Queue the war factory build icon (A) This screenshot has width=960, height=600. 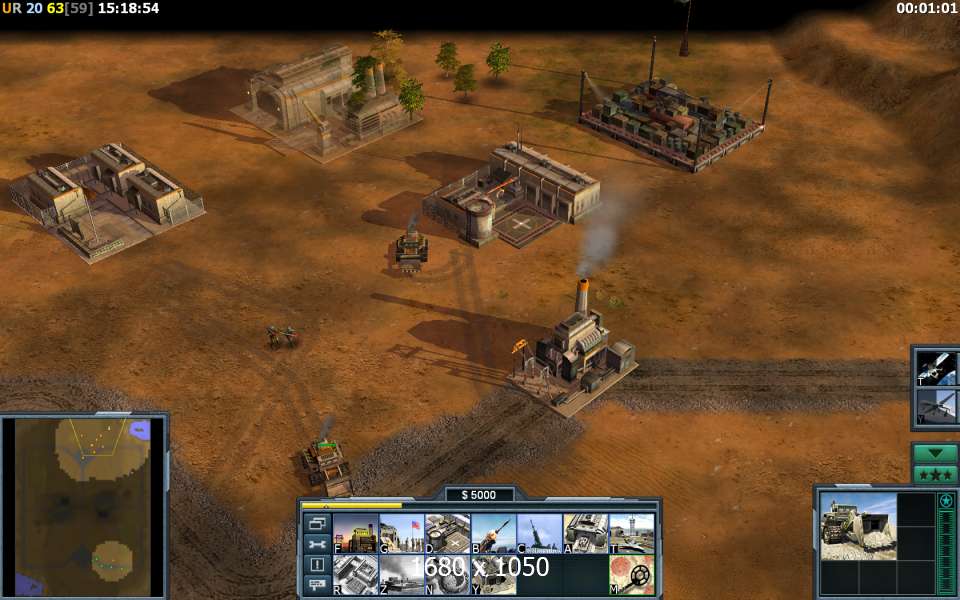pyautogui.click(x=585, y=533)
